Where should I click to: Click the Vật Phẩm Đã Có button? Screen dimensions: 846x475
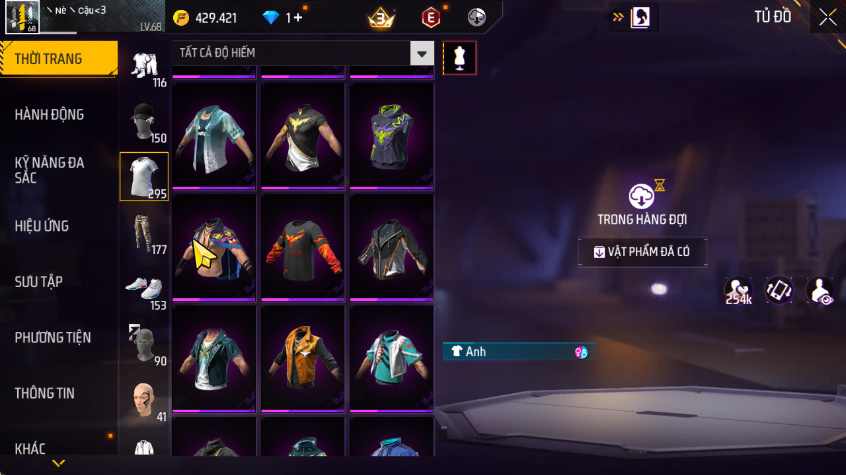tap(643, 252)
